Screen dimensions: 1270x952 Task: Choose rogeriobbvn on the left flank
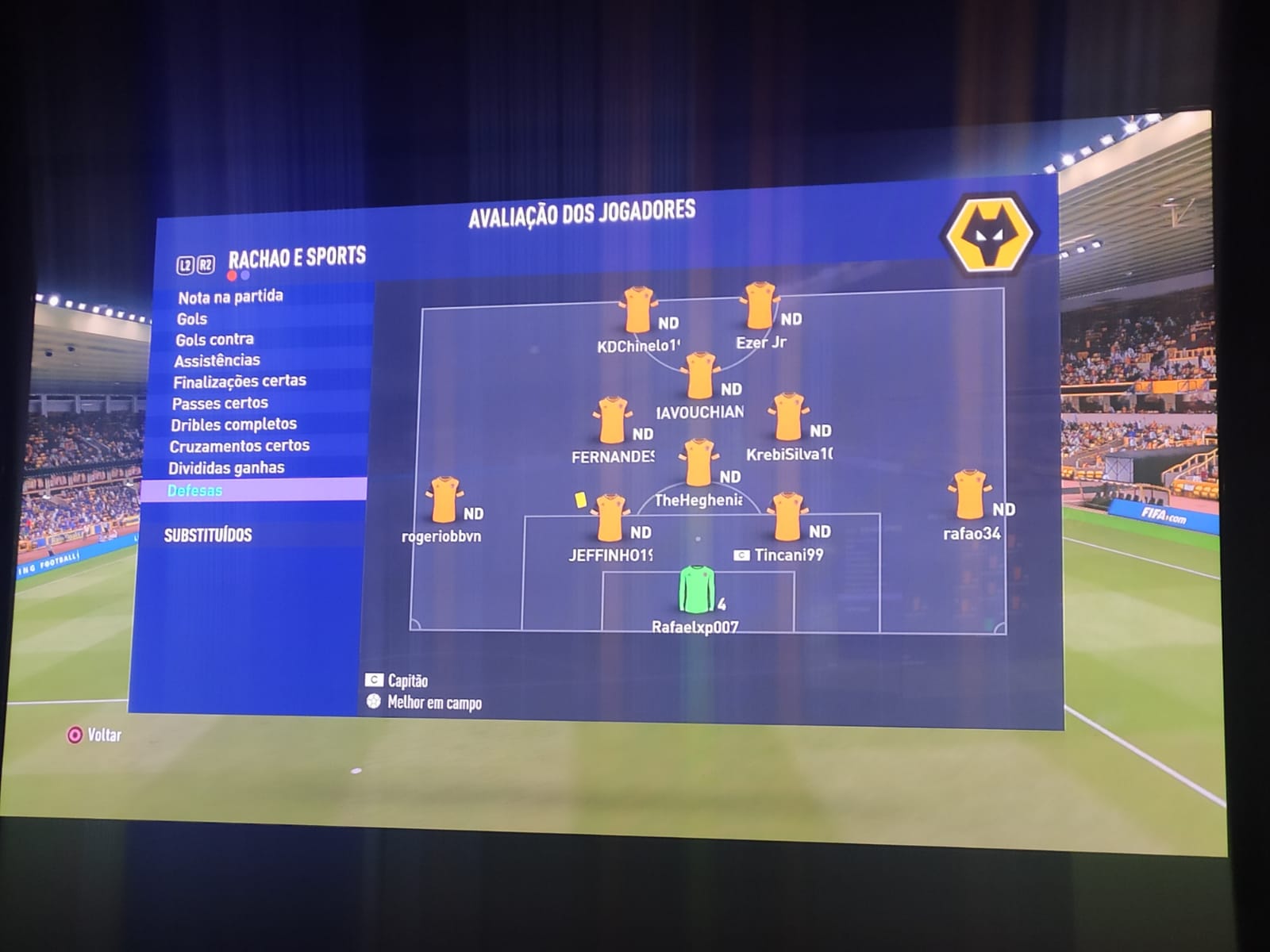pos(444,500)
